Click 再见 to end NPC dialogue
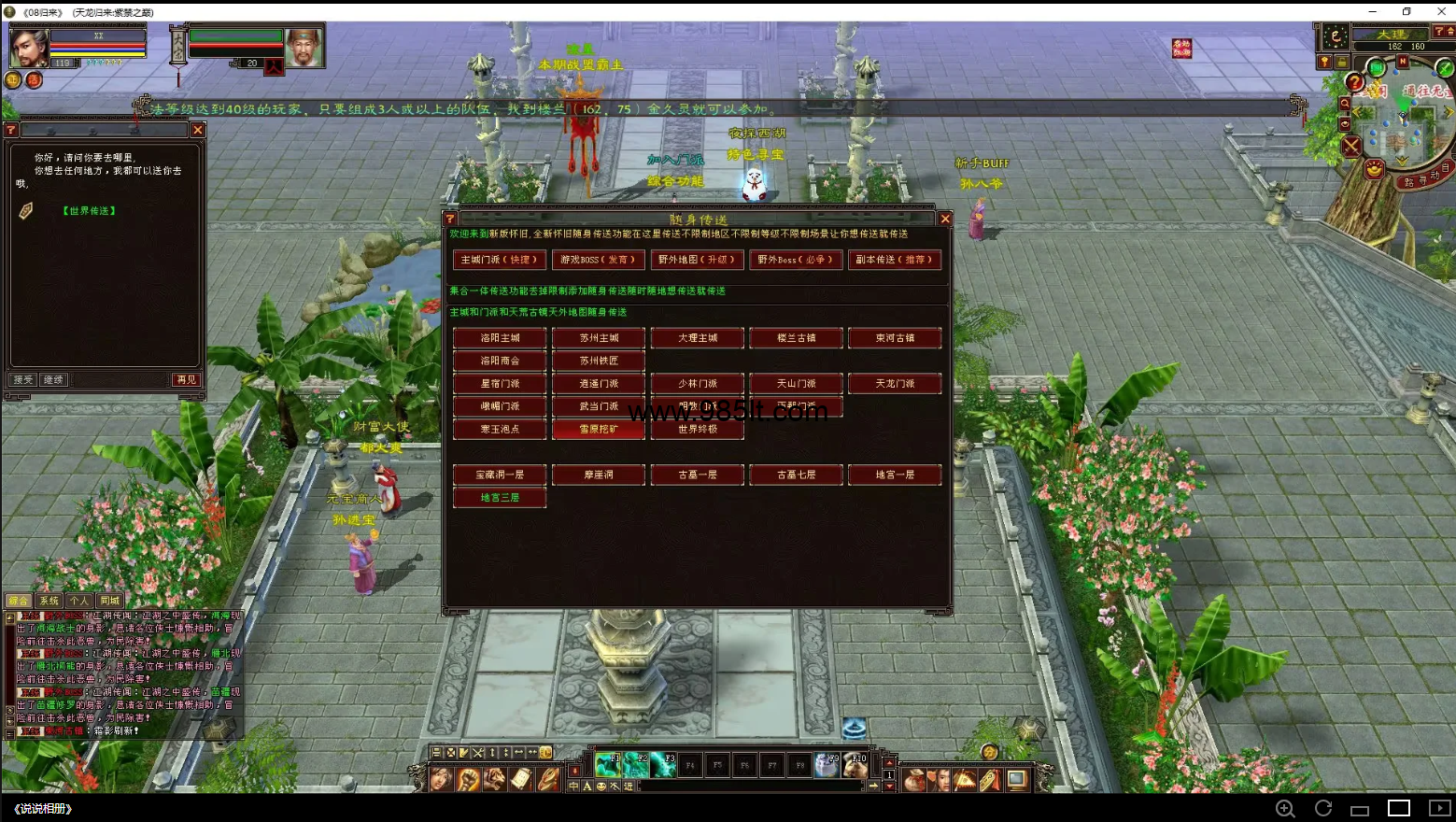 (187, 380)
